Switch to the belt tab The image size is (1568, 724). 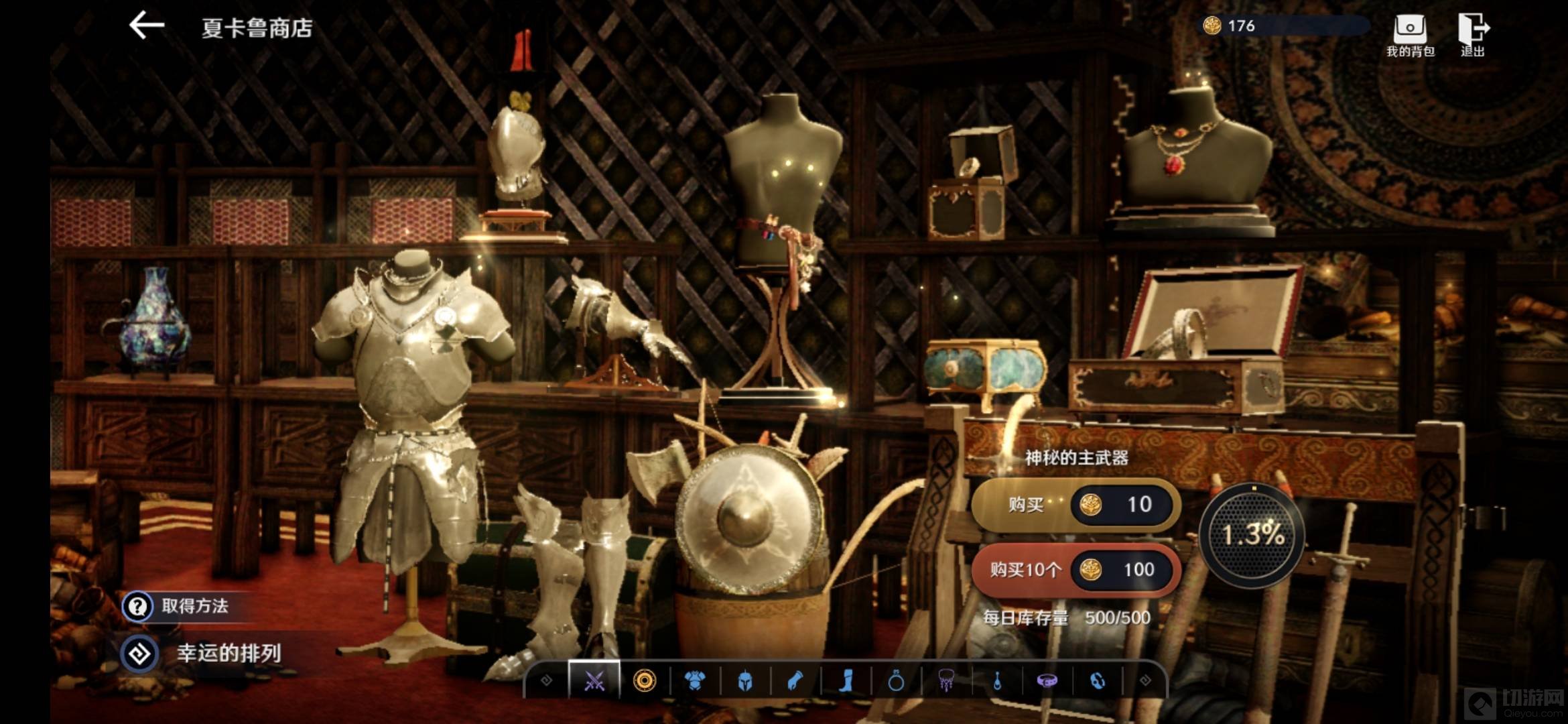(1047, 681)
